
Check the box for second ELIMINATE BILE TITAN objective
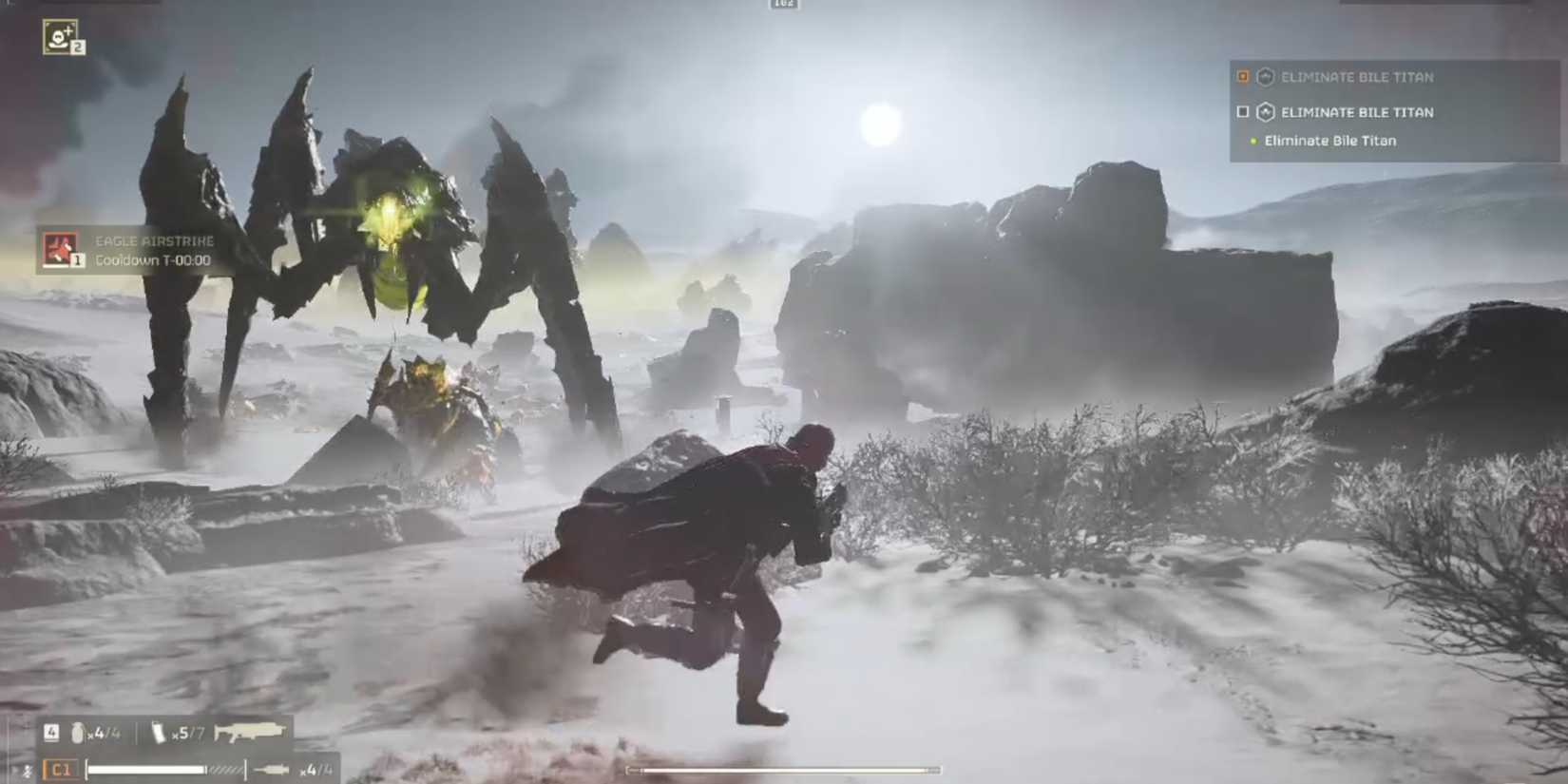[1242, 112]
